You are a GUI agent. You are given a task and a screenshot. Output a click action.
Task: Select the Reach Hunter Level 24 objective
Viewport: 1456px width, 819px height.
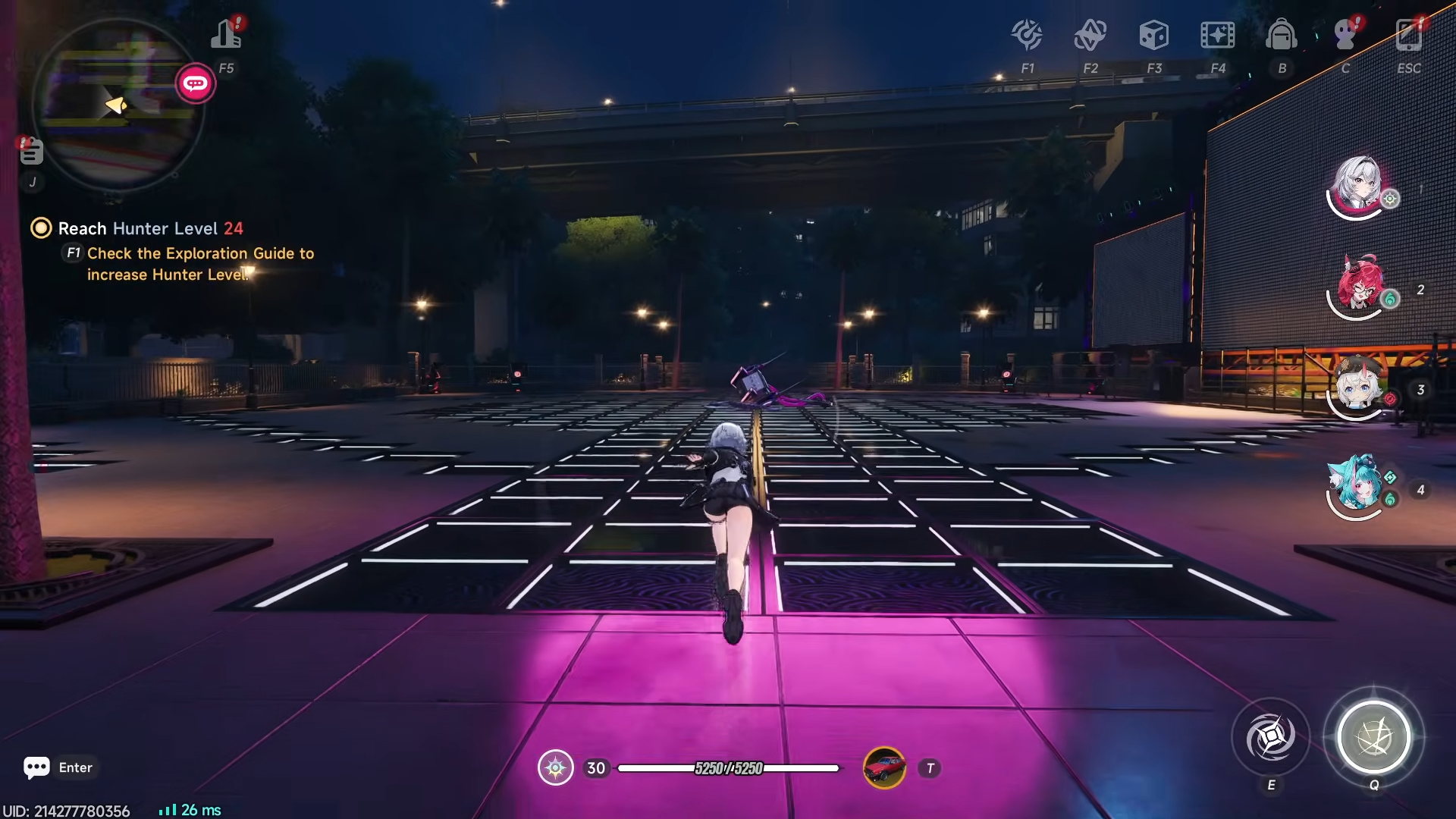pyautogui.click(x=150, y=228)
